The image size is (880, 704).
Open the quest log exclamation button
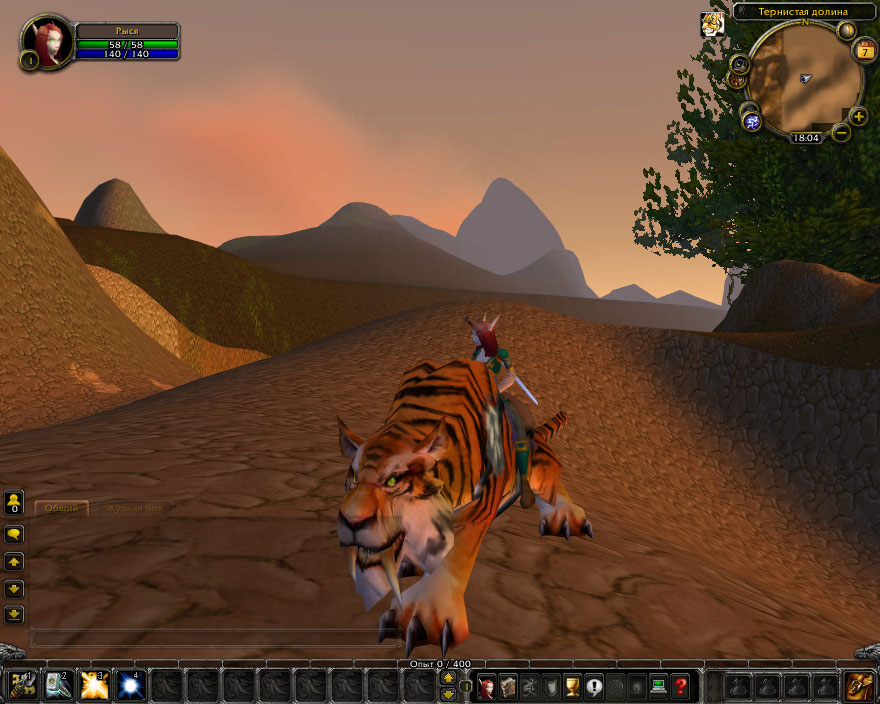pyautogui.click(x=594, y=687)
